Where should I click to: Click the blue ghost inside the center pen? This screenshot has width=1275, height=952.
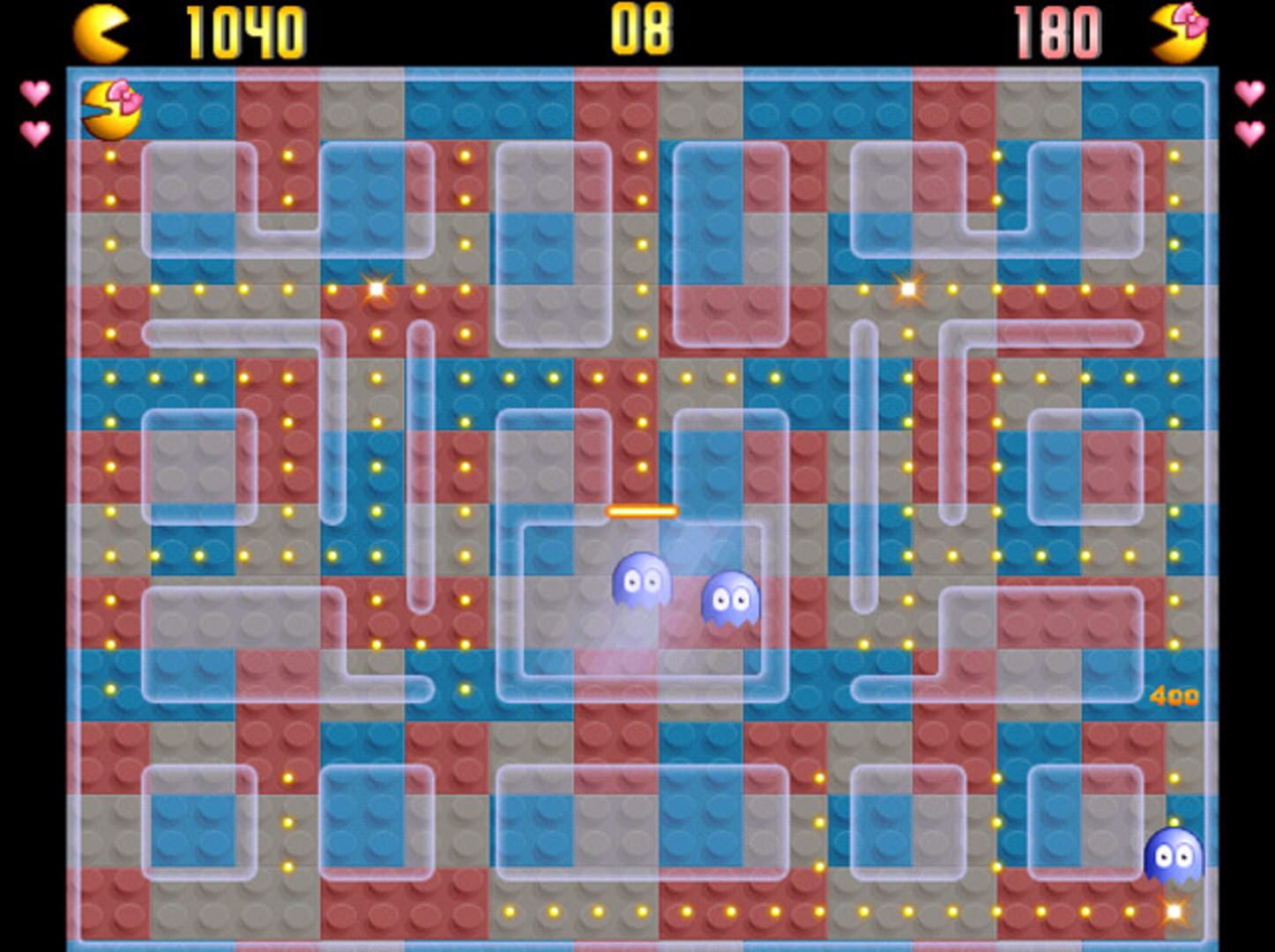point(642,581)
